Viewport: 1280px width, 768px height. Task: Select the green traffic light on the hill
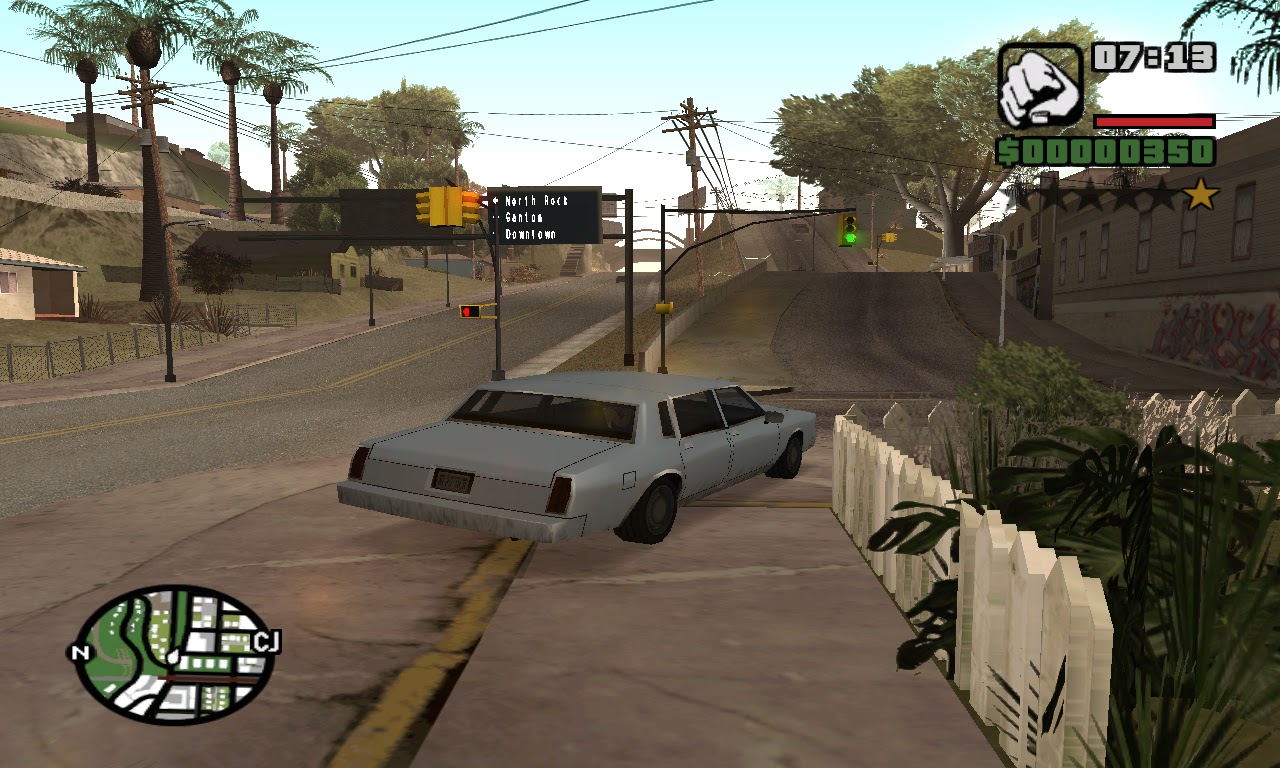tap(848, 232)
